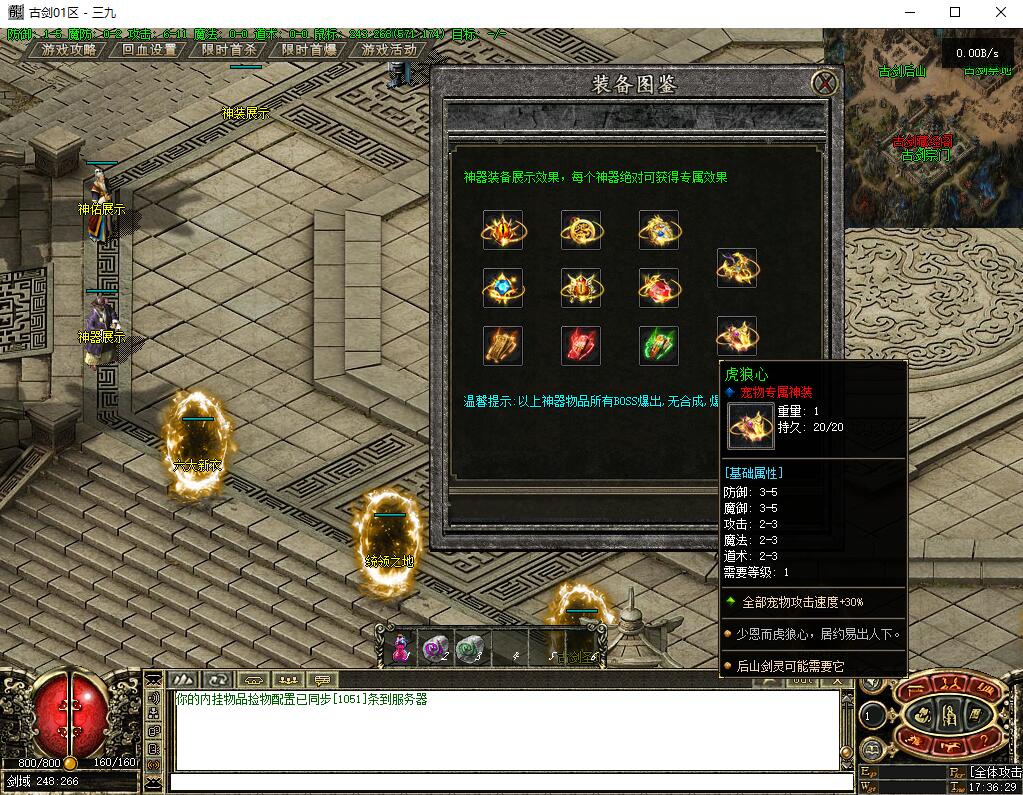Image resolution: width=1023 pixels, height=795 pixels.
Task: Select the red gem artifact icon
Action: (659, 288)
